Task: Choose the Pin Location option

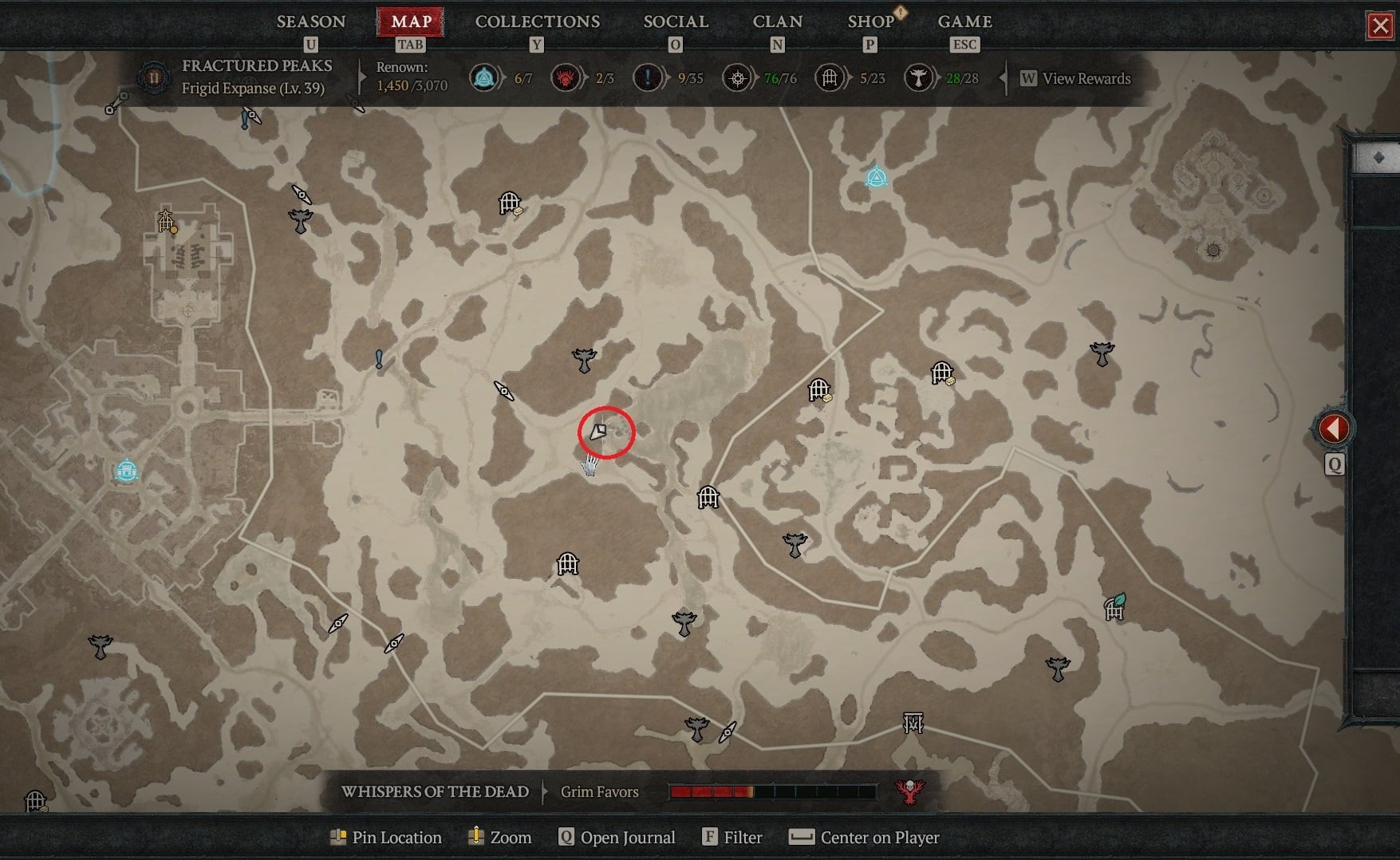Action: click(386, 837)
